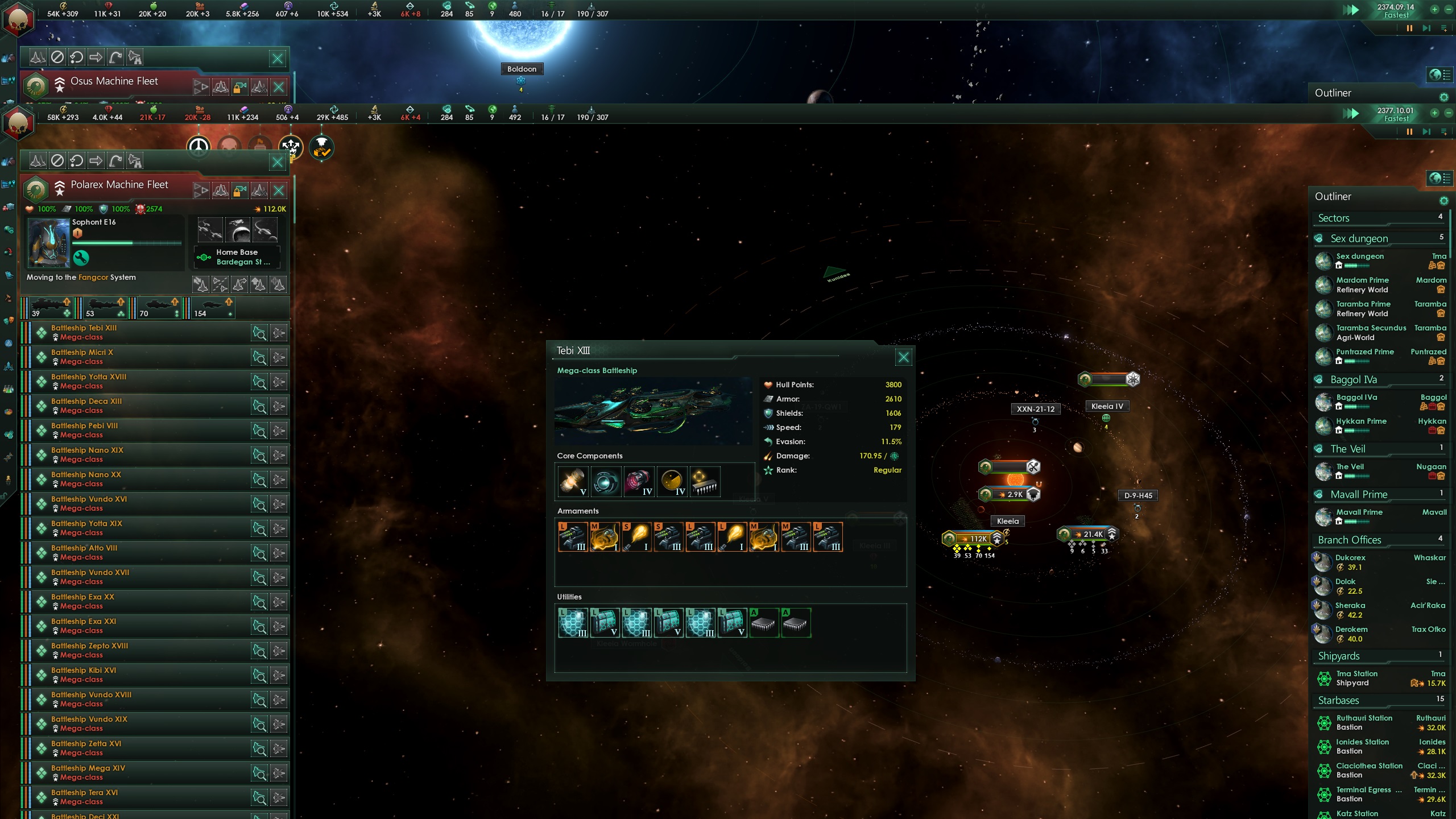Click the magnifying glass beside Battleship Tebi XIII
The height and width of the screenshot is (819, 1456).
tap(259, 332)
